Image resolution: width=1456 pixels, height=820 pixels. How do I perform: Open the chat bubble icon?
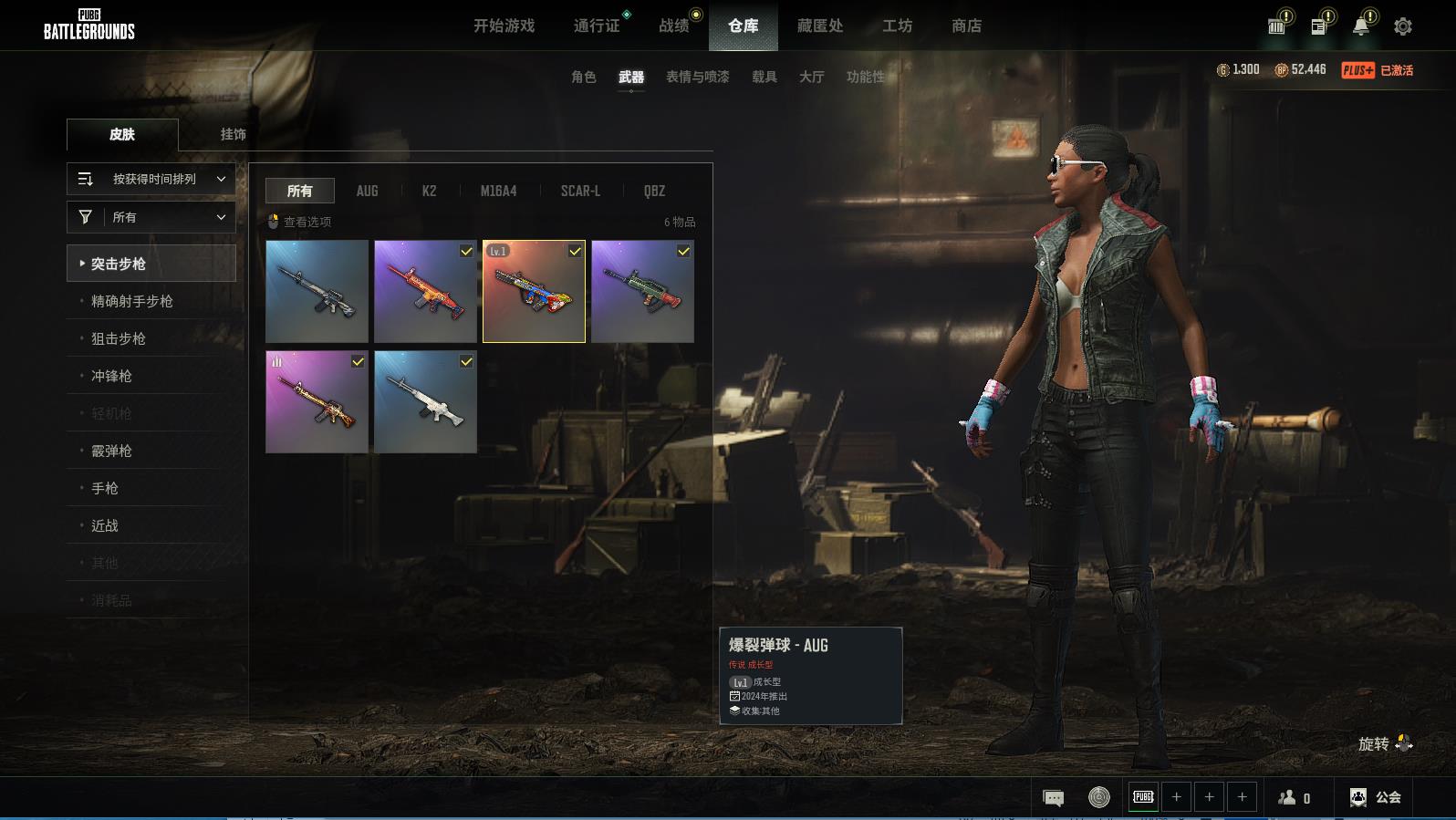(x=1053, y=798)
